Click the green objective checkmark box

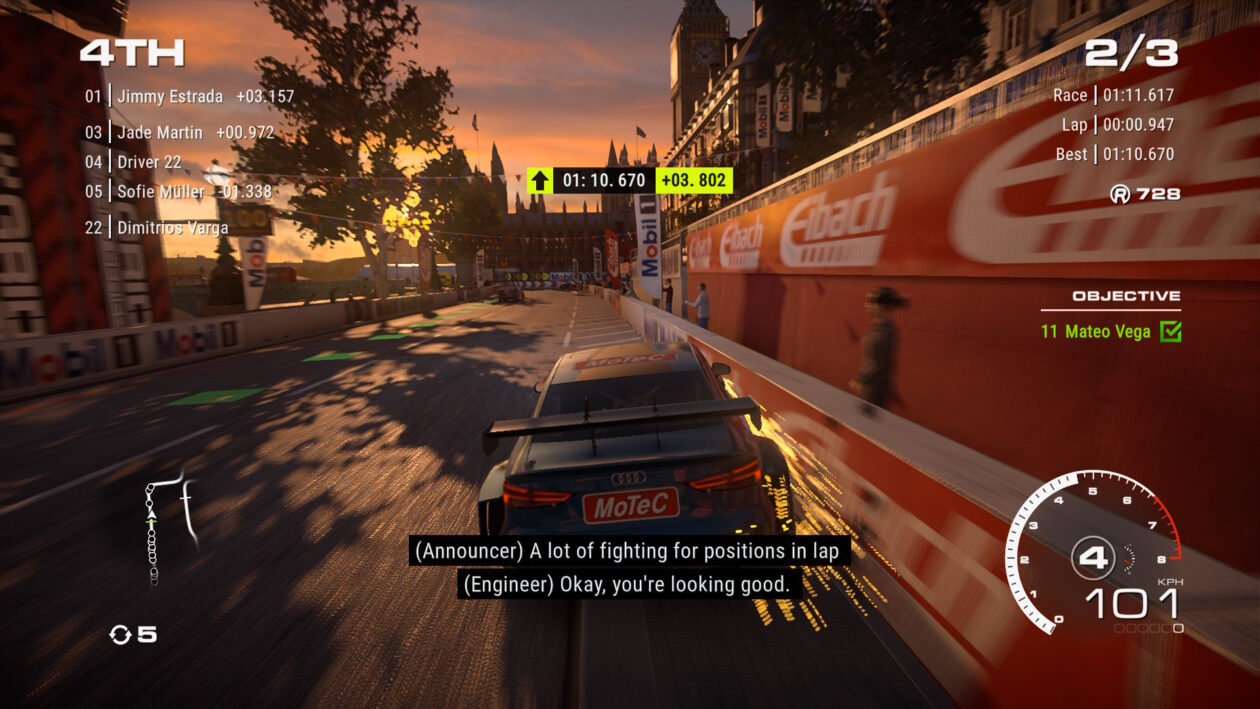[1170, 332]
